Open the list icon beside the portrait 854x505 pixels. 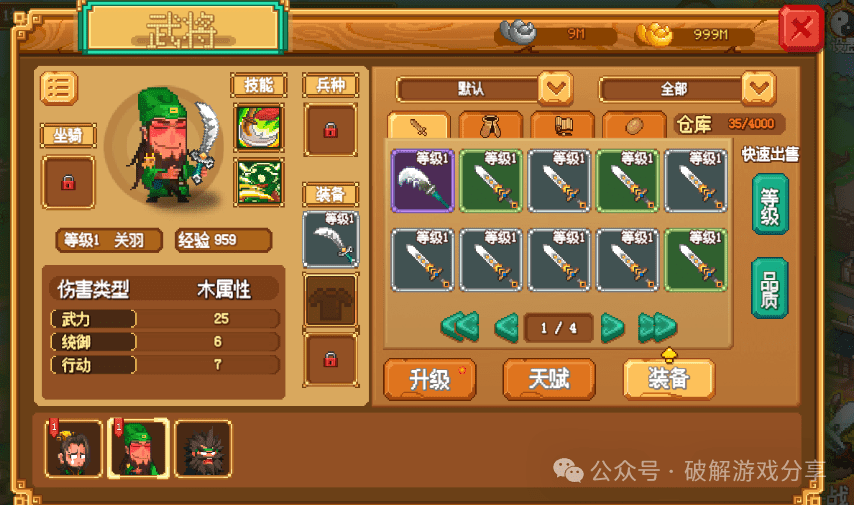coord(59,88)
